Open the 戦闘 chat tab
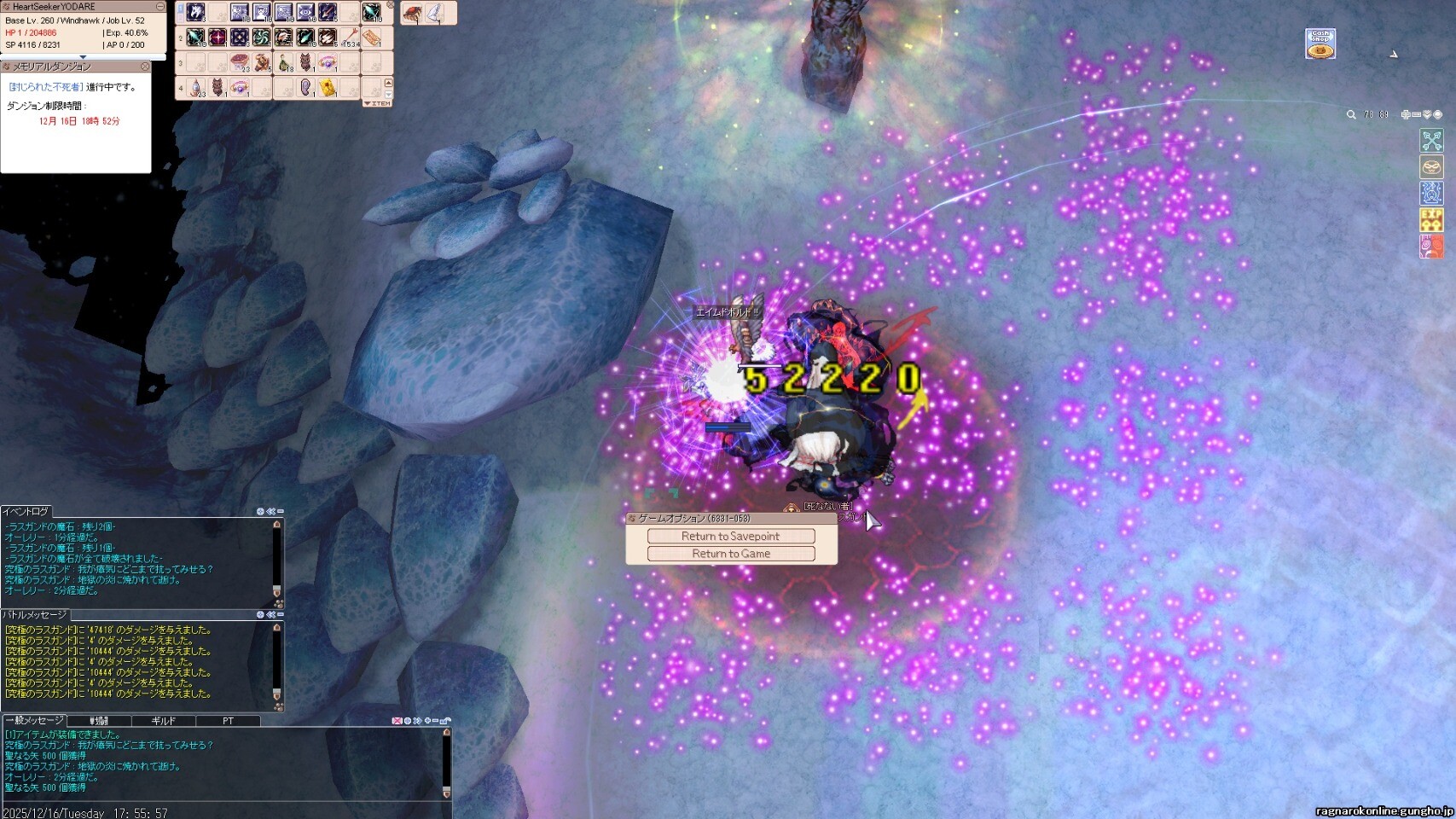The image size is (1456, 819). coord(99,721)
